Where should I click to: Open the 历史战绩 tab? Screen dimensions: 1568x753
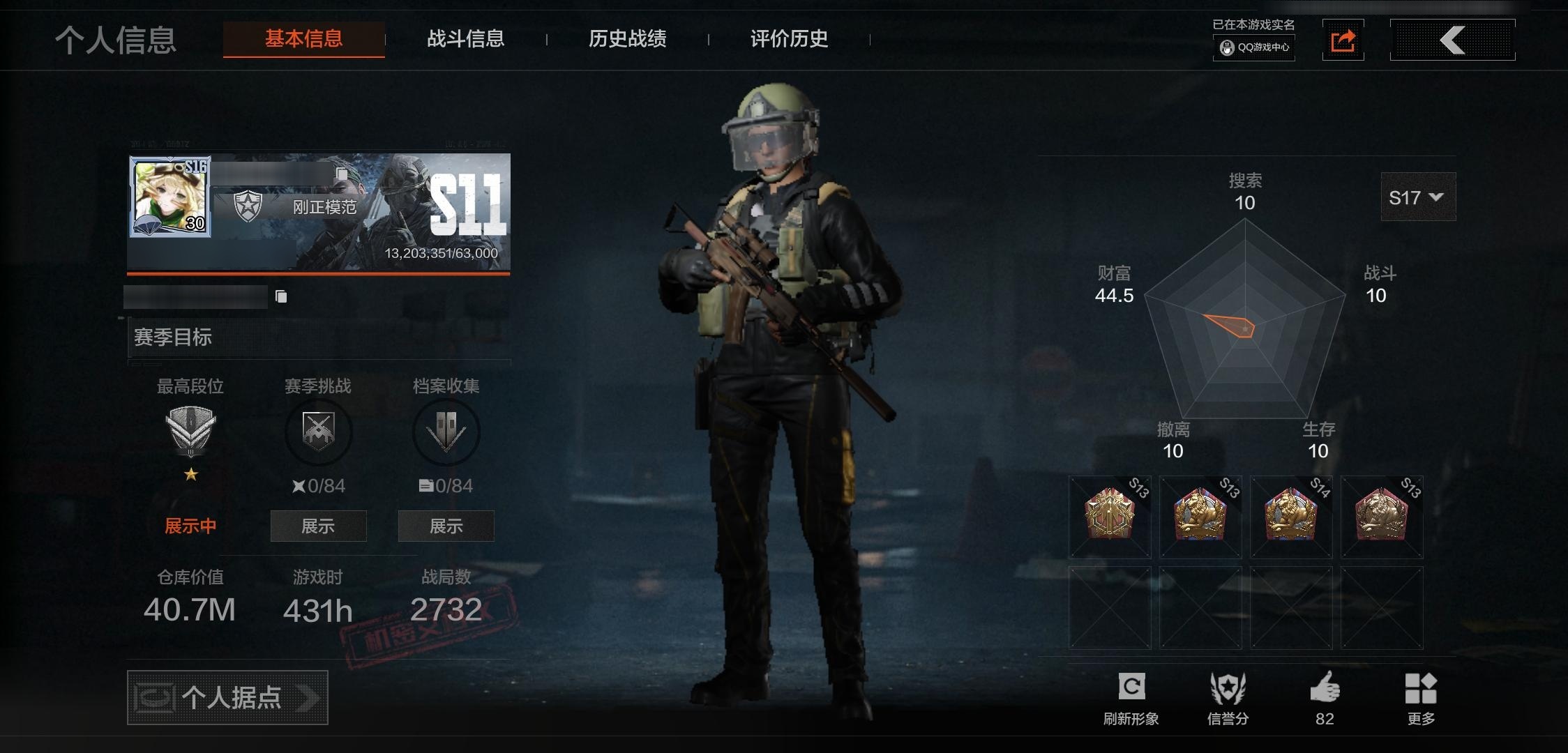pos(628,40)
